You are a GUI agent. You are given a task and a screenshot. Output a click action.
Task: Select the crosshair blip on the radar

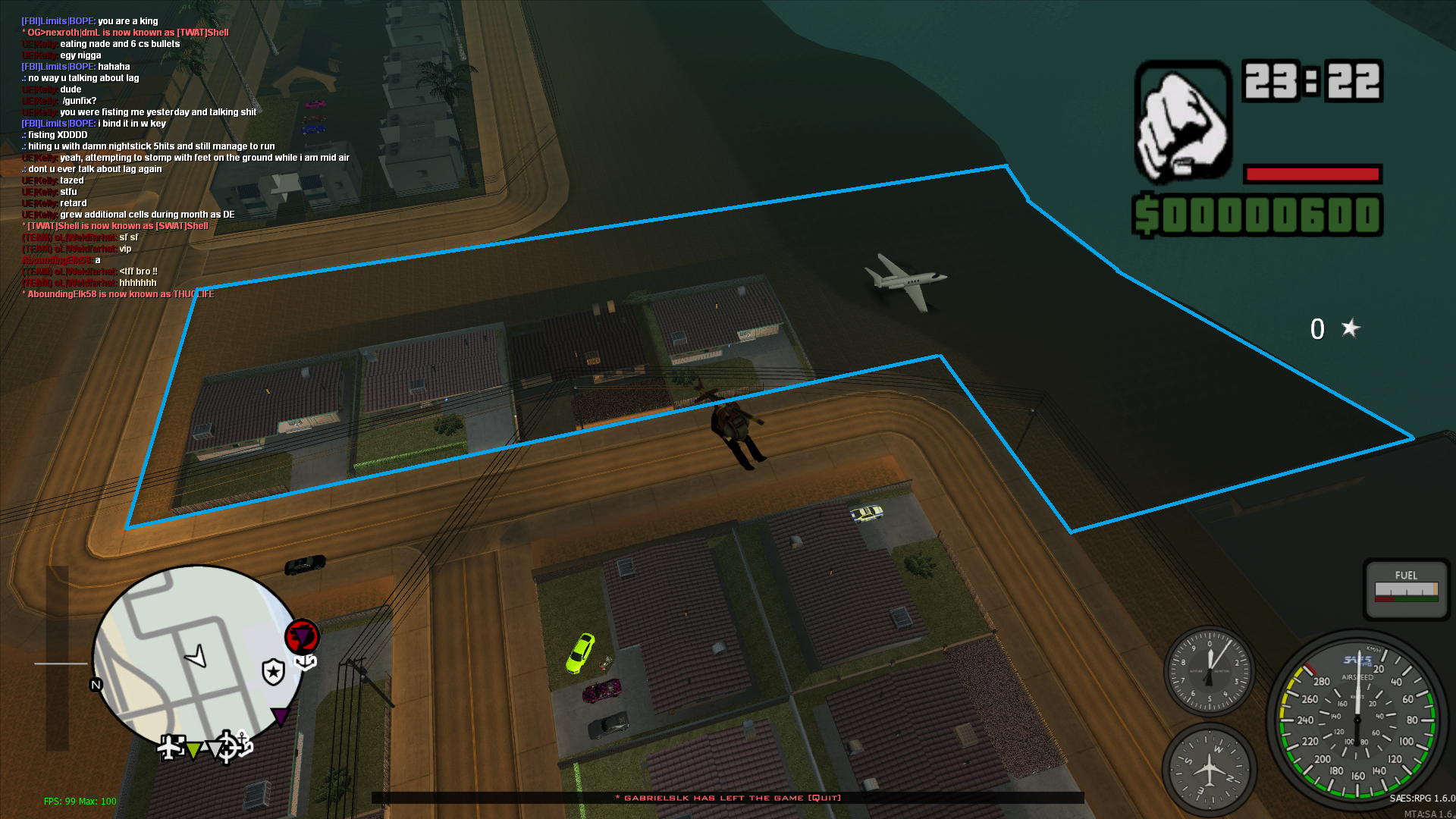pyautogui.click(x=226, y=746)
